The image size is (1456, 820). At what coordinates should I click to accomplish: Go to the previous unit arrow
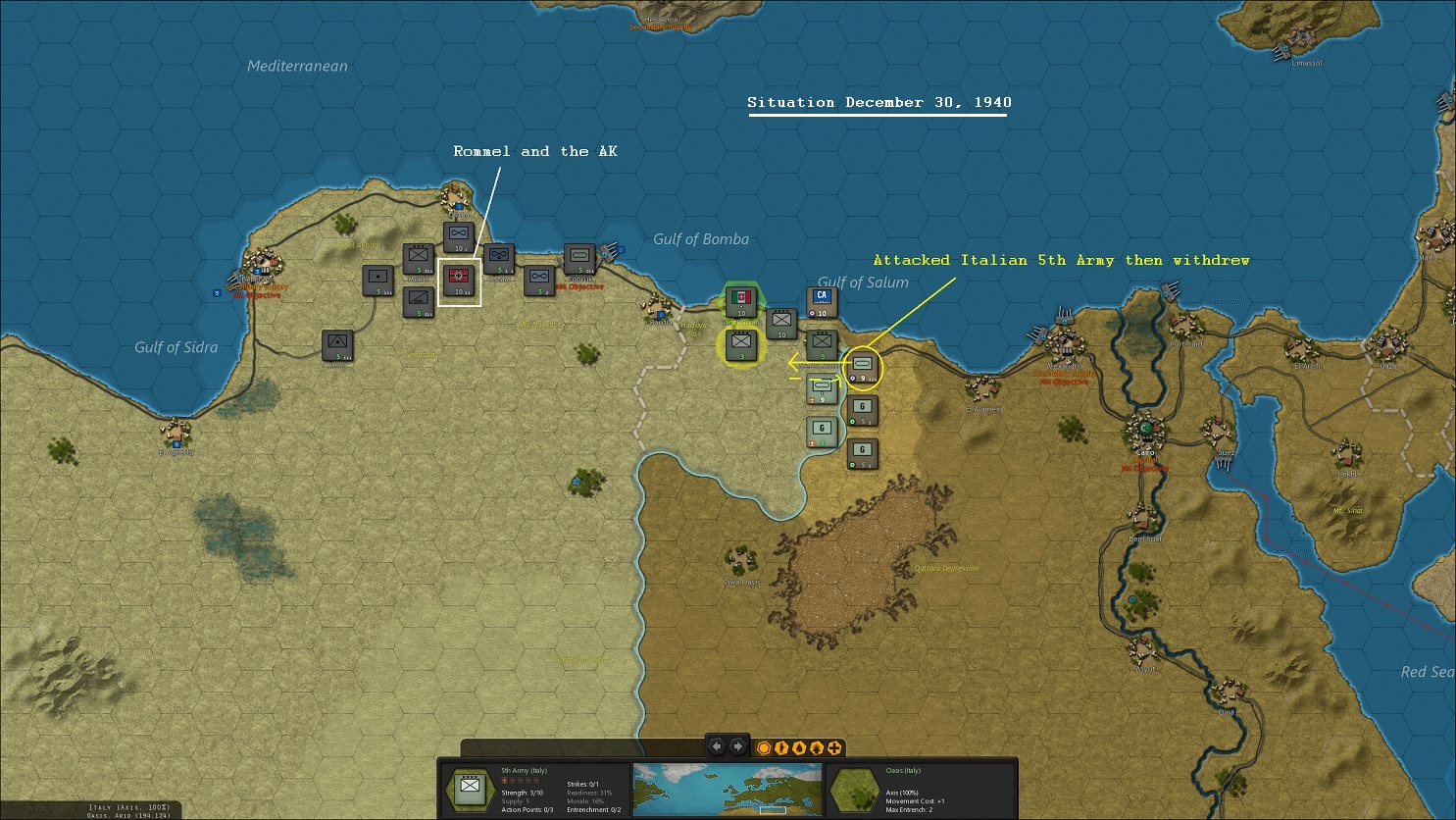coord(717,746)
